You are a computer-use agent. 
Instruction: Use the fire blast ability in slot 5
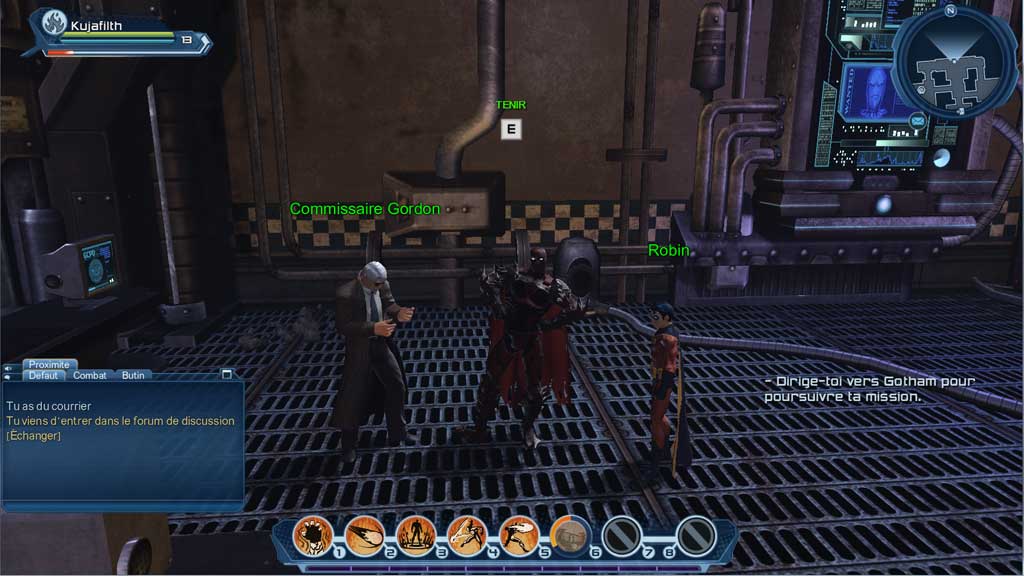[x=518, y=535]
